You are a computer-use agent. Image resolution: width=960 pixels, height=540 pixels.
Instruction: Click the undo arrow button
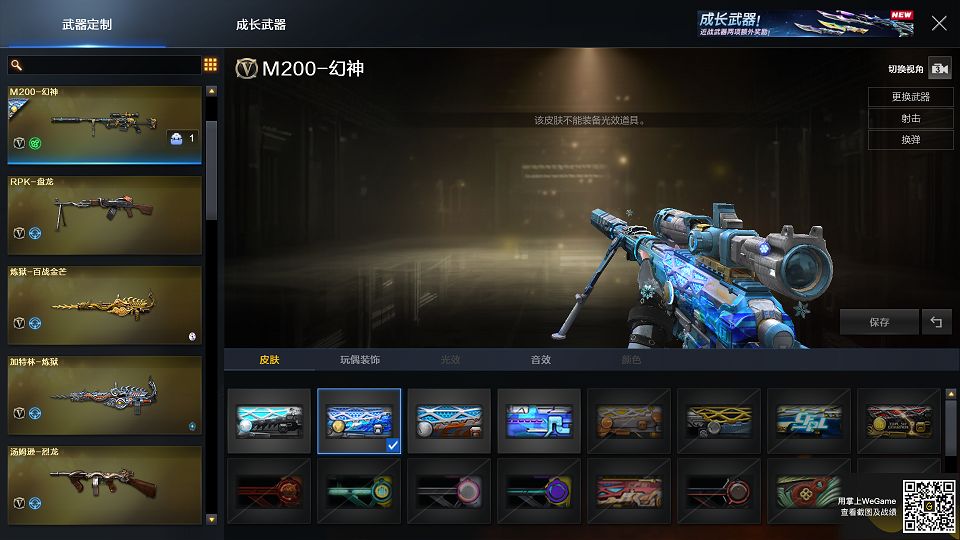point(936,322)
